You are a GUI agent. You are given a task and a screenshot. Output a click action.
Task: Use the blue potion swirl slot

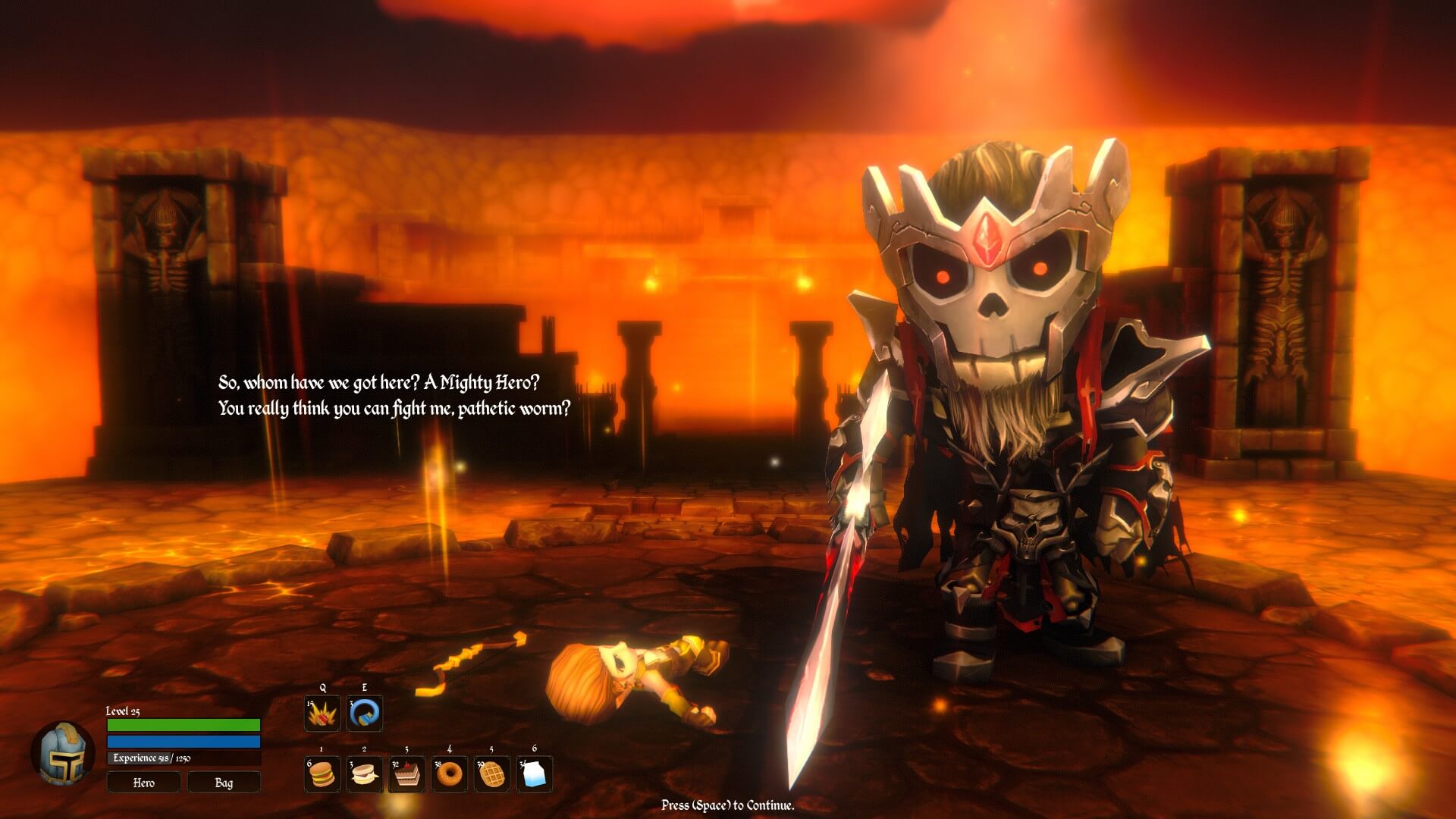tap(365, 714)
